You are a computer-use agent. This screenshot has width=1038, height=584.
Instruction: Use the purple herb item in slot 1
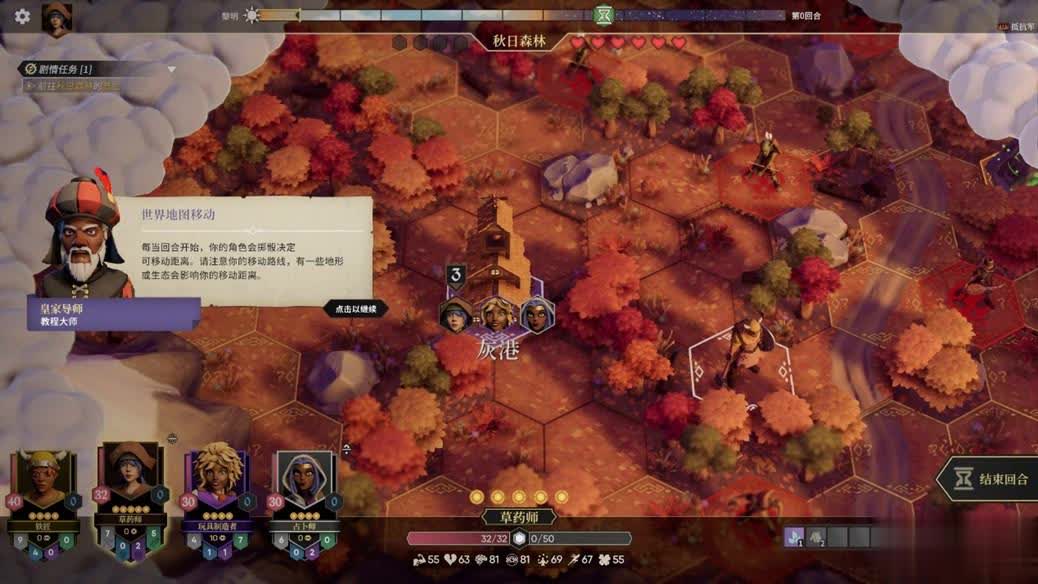click(x=794, y=538)
